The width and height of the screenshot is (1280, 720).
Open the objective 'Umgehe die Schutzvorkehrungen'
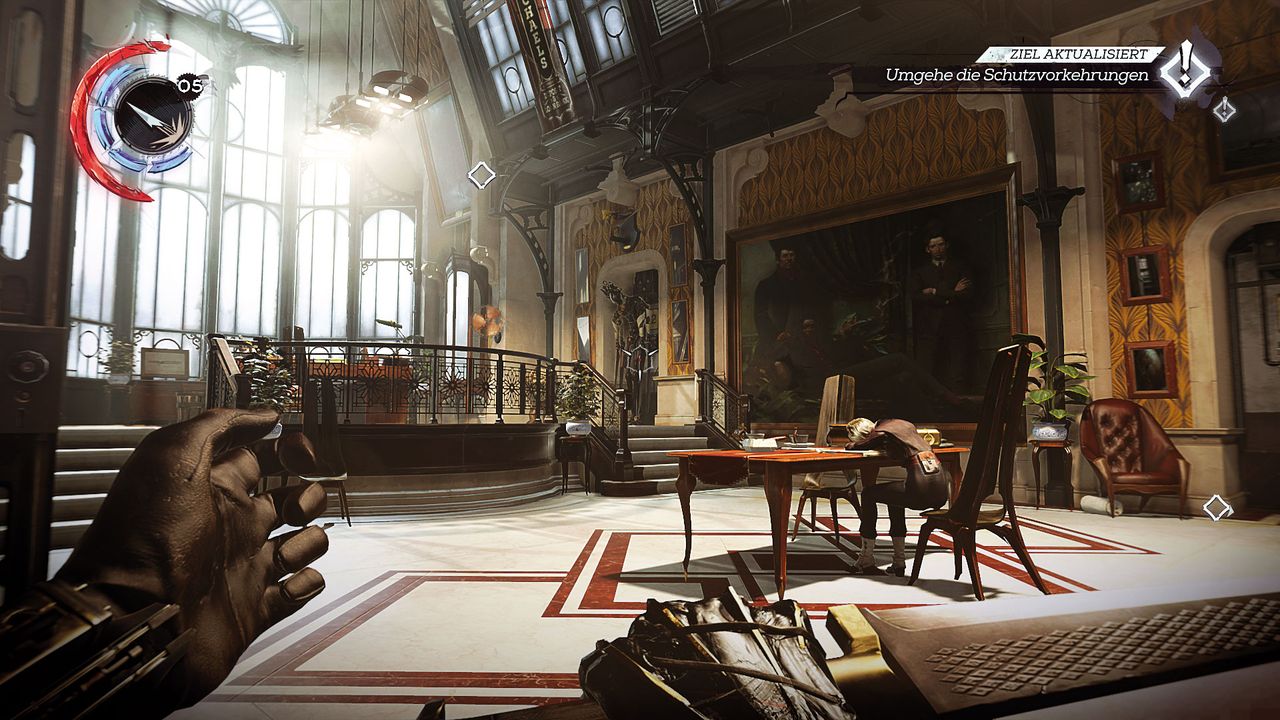1016,76
